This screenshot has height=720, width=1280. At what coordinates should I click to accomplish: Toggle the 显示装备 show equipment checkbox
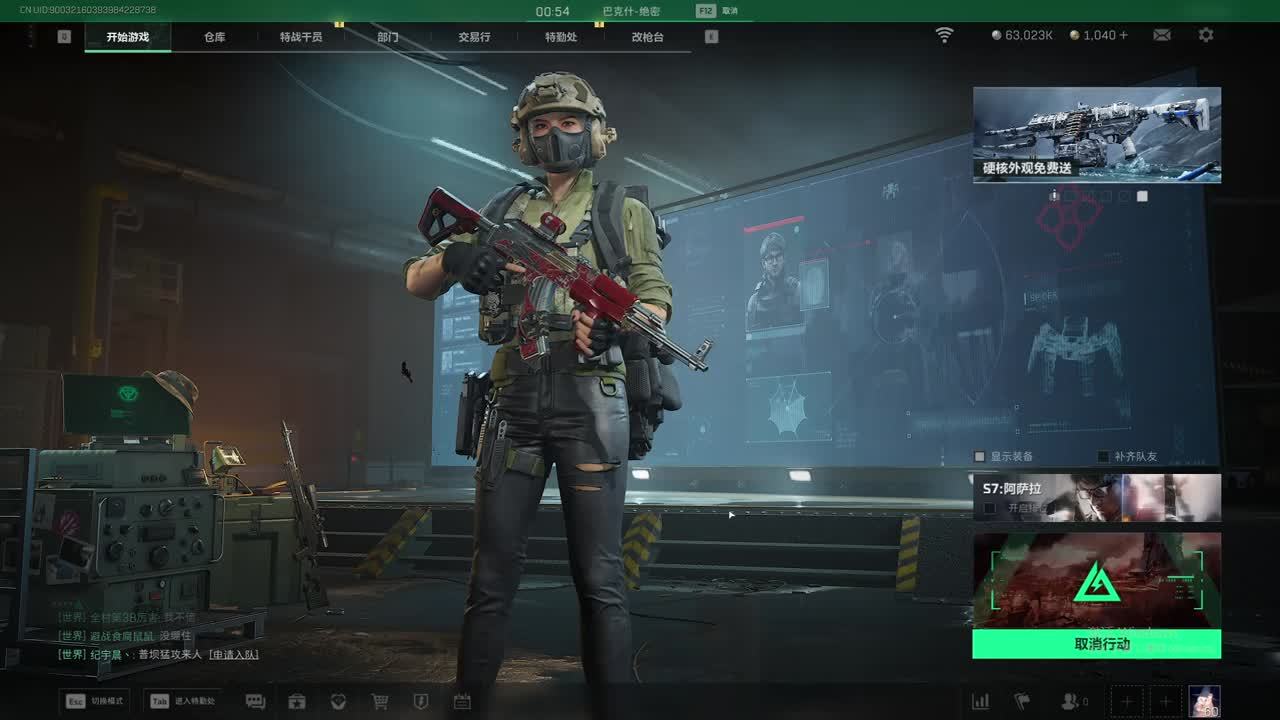point(980,457)
